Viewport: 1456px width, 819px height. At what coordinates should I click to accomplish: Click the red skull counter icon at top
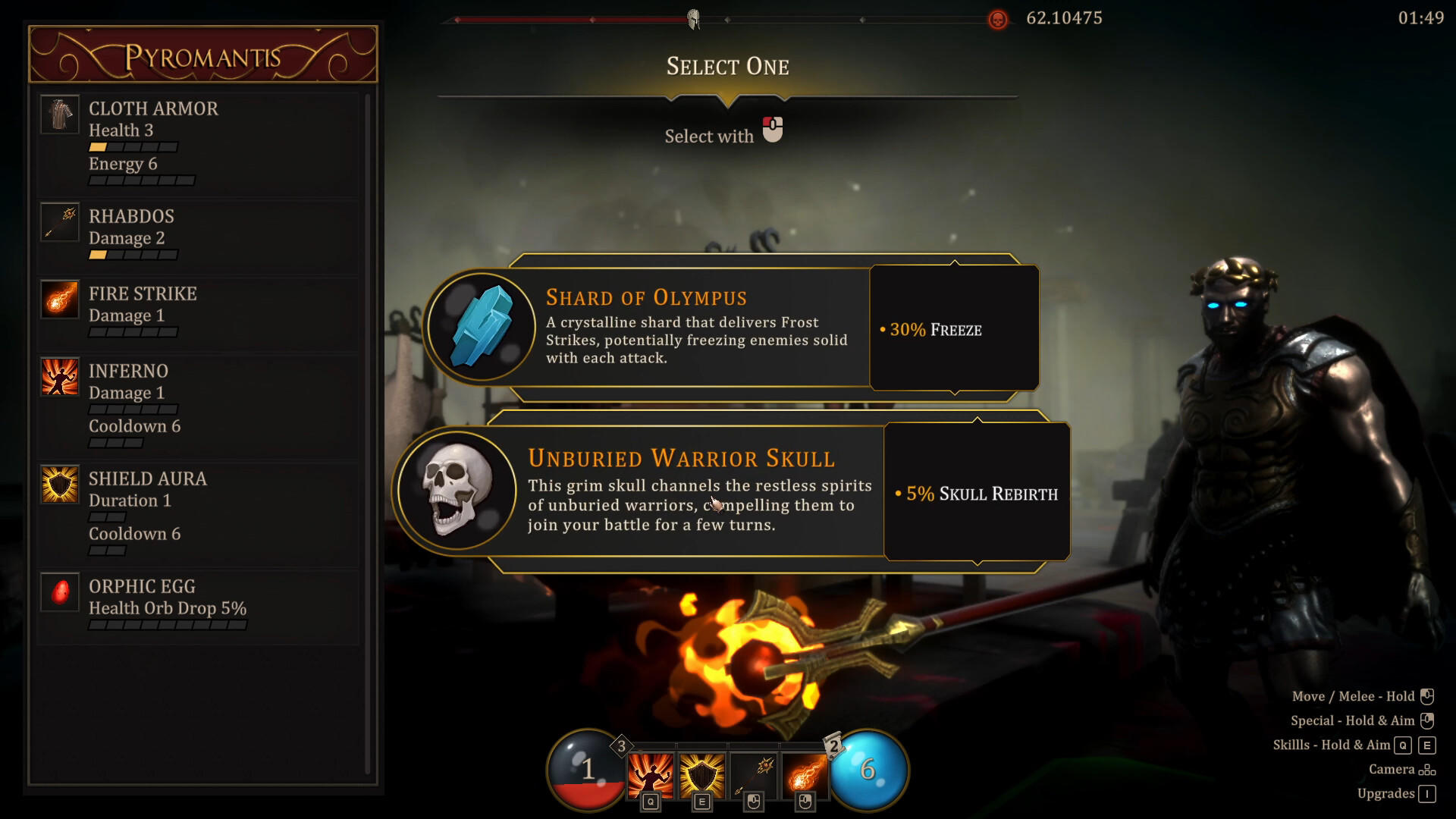(x=997, y=19)
